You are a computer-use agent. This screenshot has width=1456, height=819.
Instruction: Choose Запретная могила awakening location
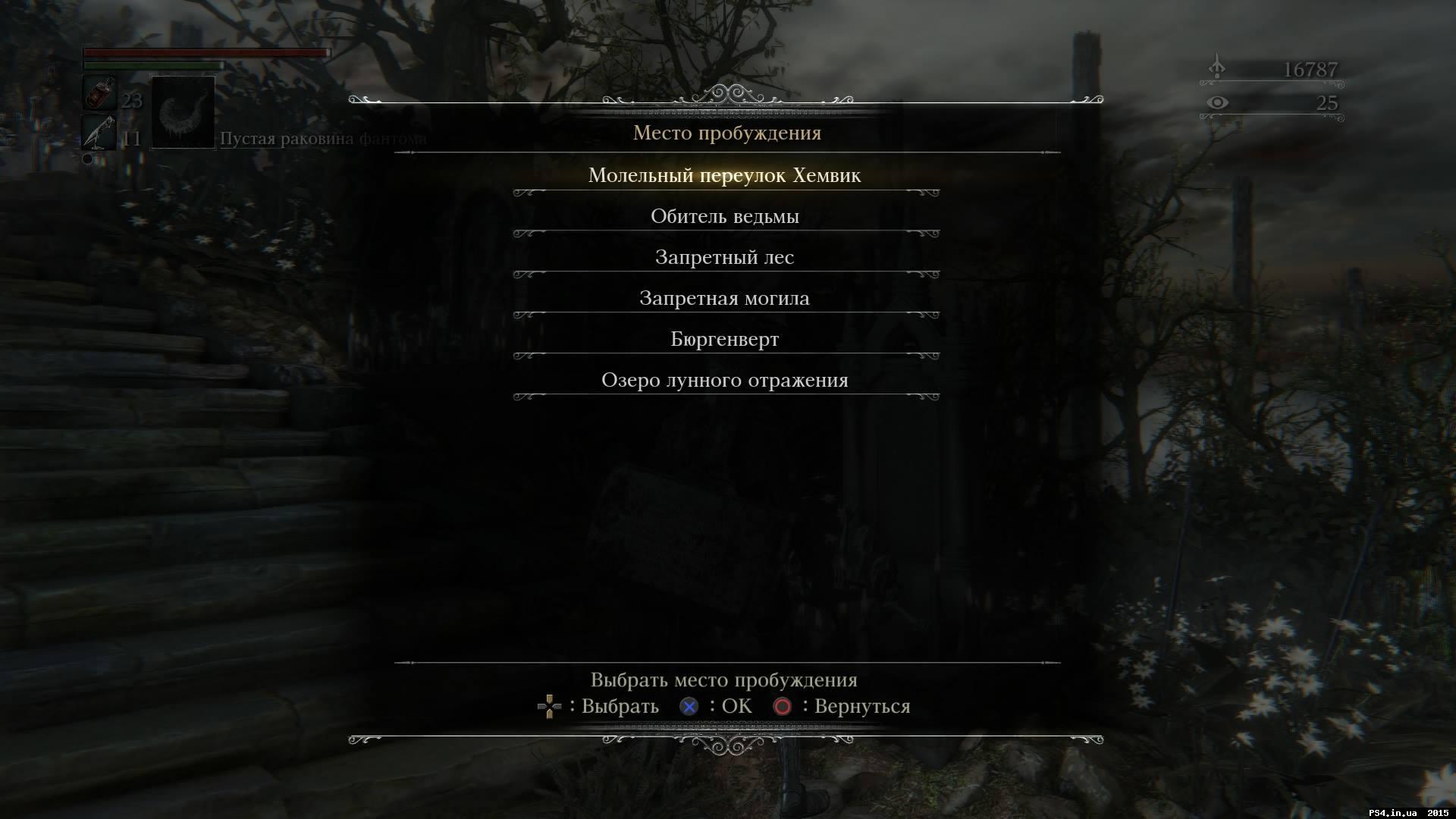point(726,298)
